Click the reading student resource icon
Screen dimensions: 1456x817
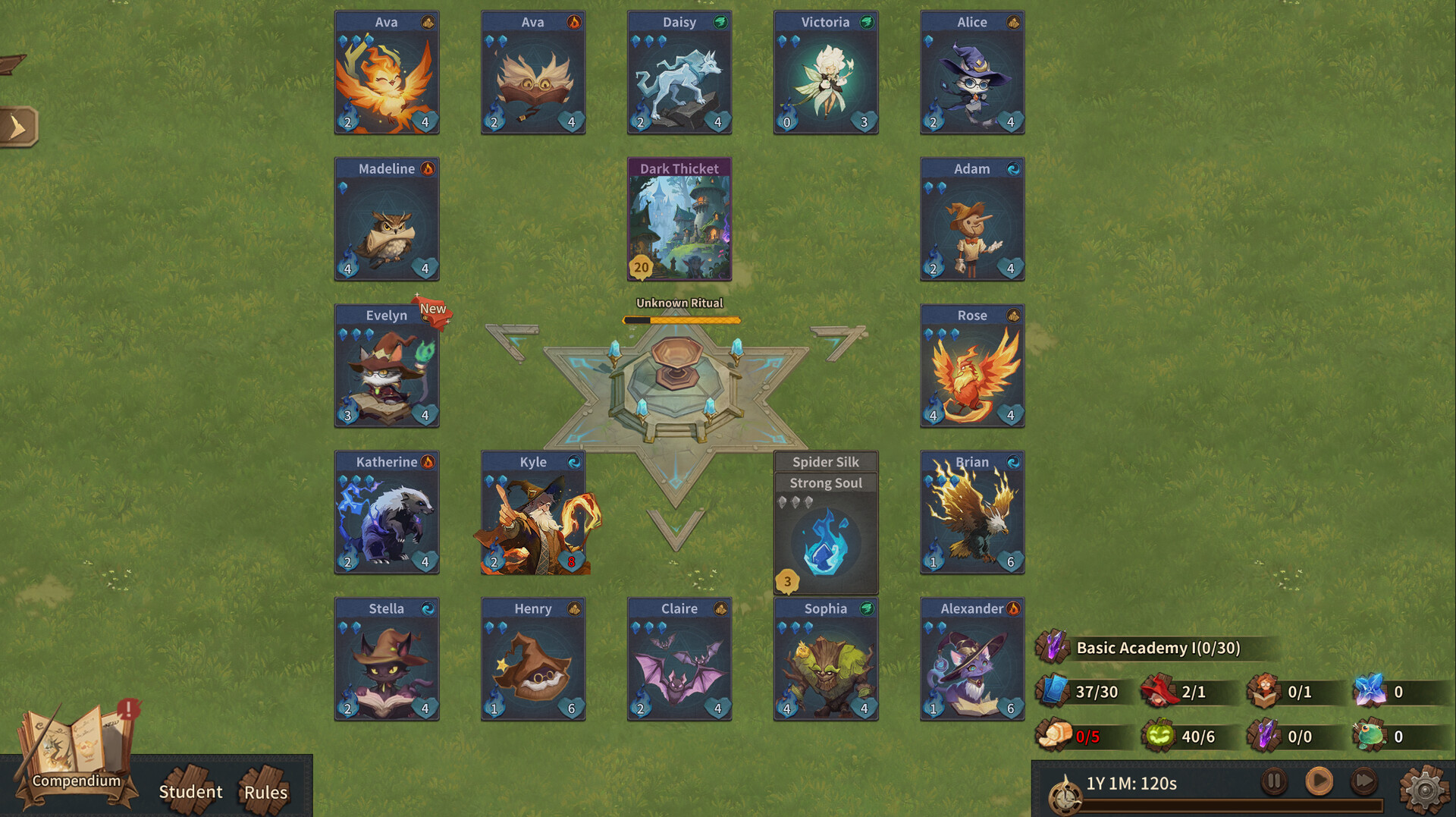pyautogui.click(x=1266, y=691)
